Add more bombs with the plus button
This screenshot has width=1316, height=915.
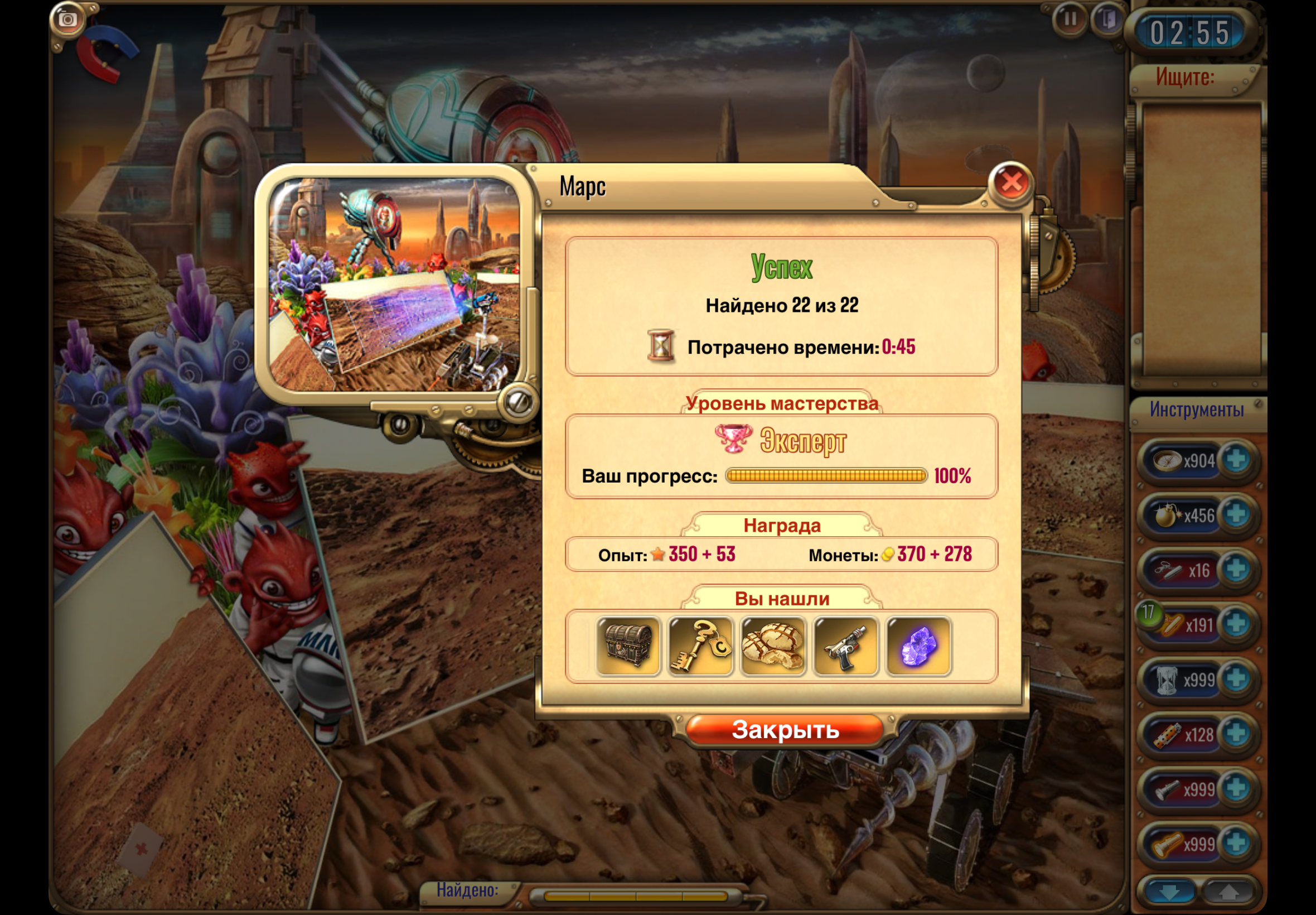point(1236,515)
